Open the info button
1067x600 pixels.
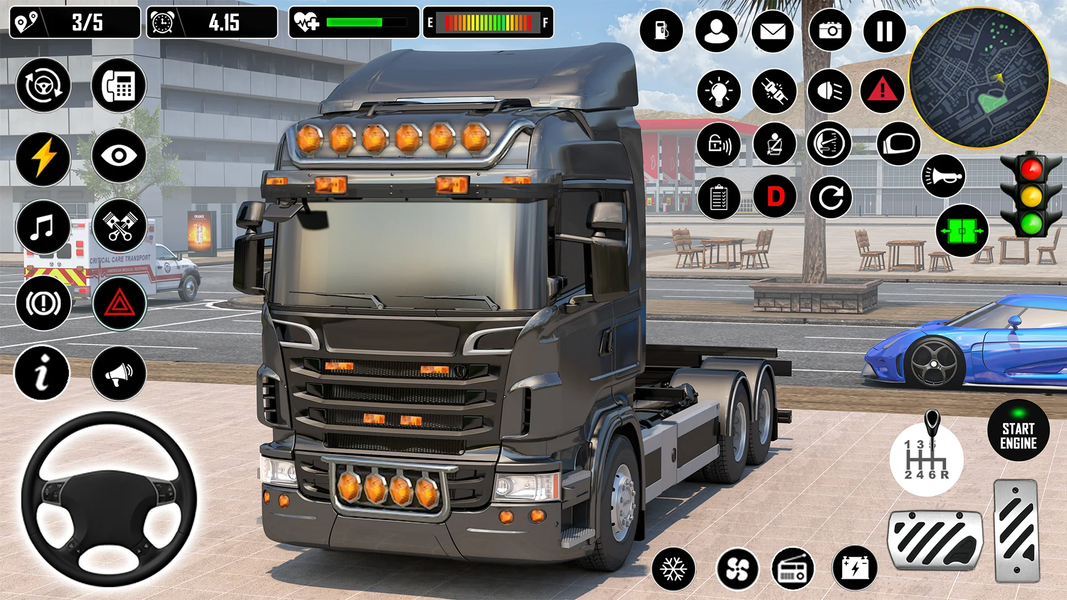pyautogui.click(x=42, y=373)
